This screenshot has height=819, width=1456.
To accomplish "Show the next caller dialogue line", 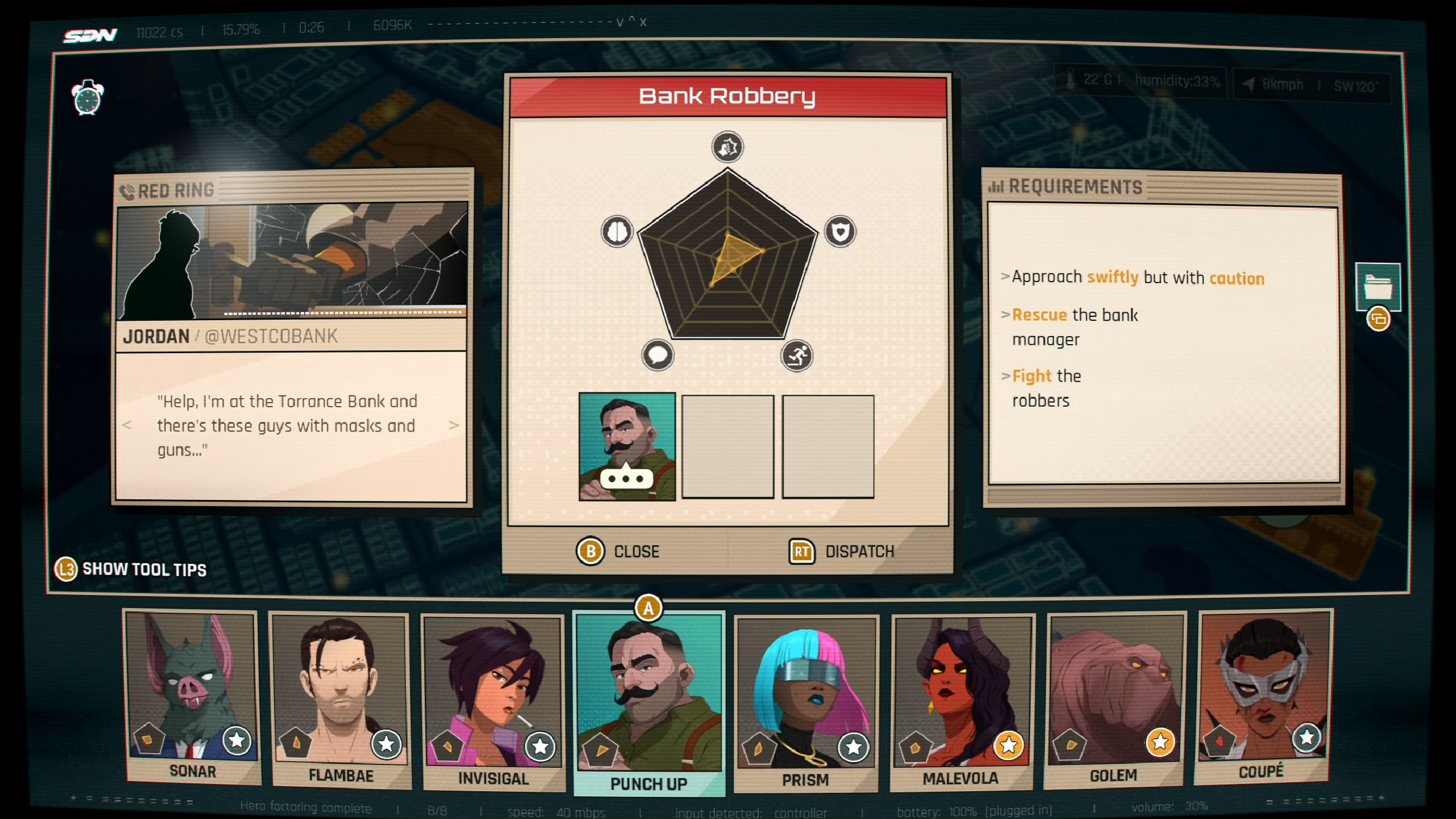I will pos(453,425).
